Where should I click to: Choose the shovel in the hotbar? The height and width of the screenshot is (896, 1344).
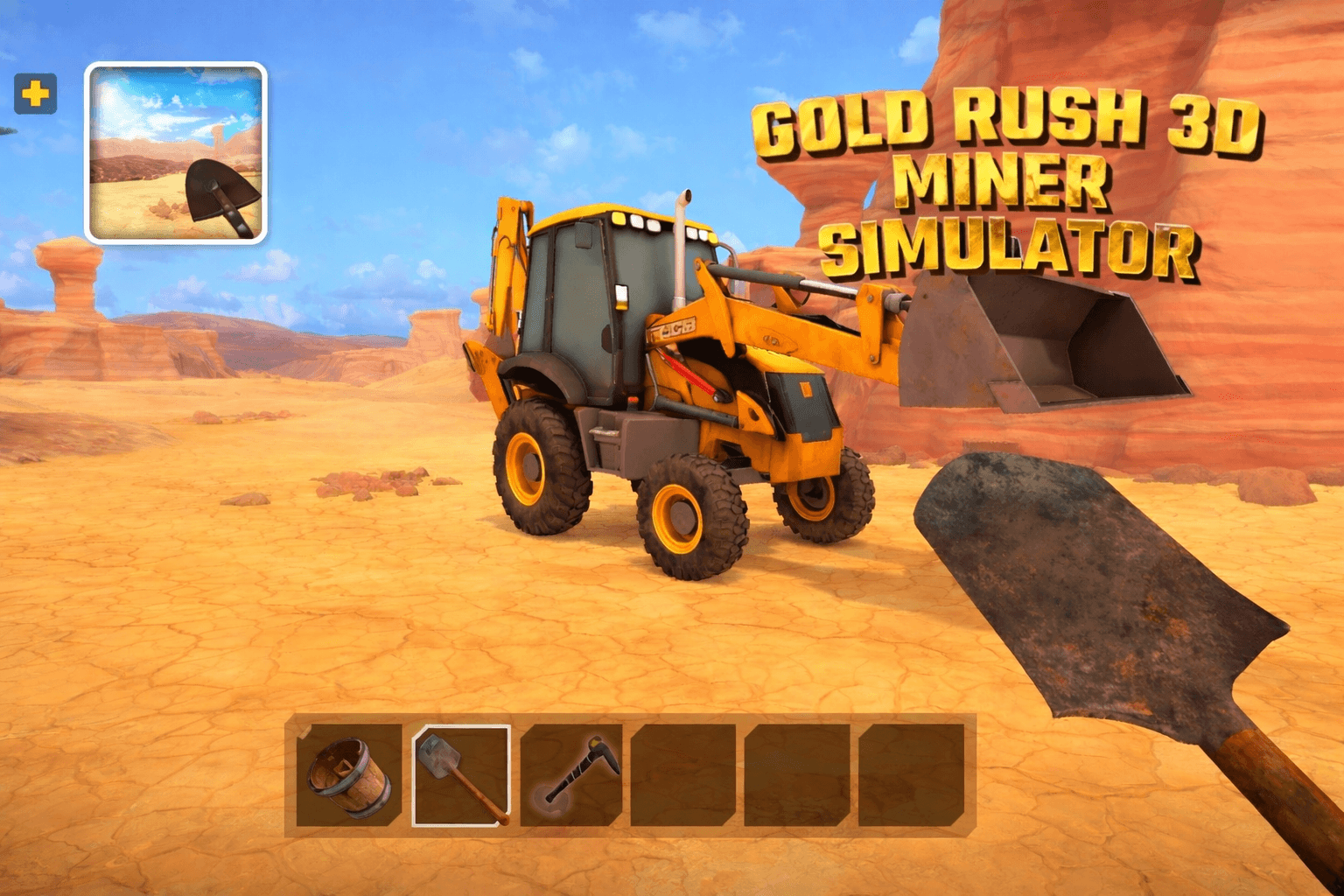pyautogui.click(x=461, y=776)
